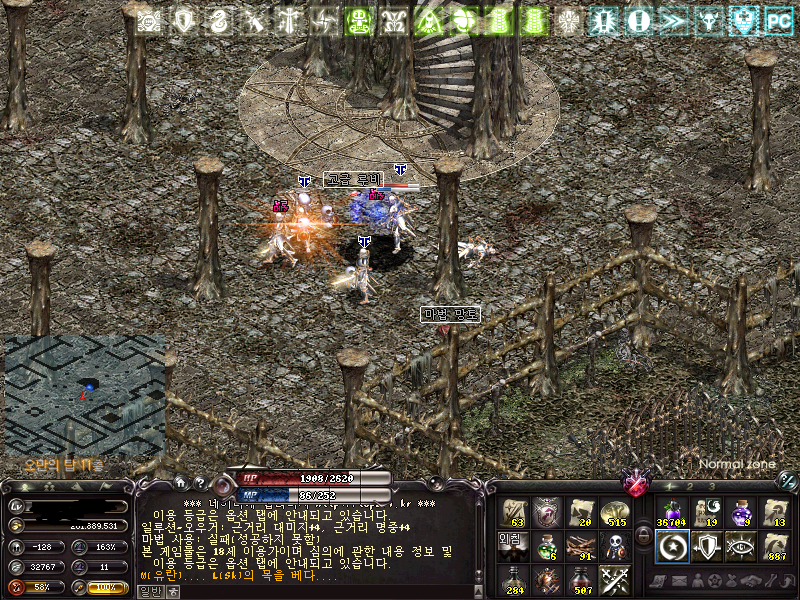Switch to quickslot page 2
This screenshot has height=600, width=800.
pos(689,486)
